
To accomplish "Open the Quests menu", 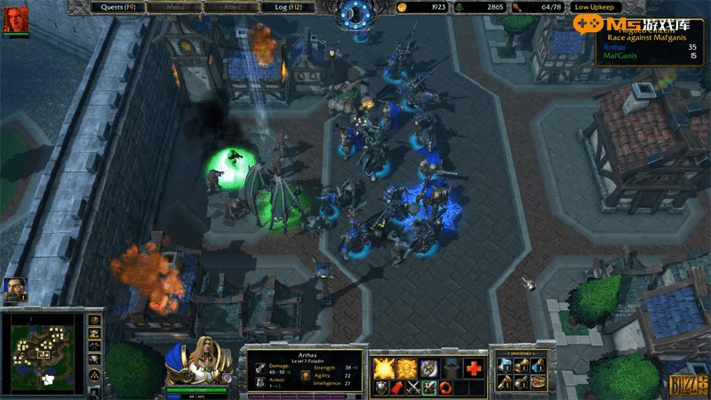I will (x=118, y=7).
